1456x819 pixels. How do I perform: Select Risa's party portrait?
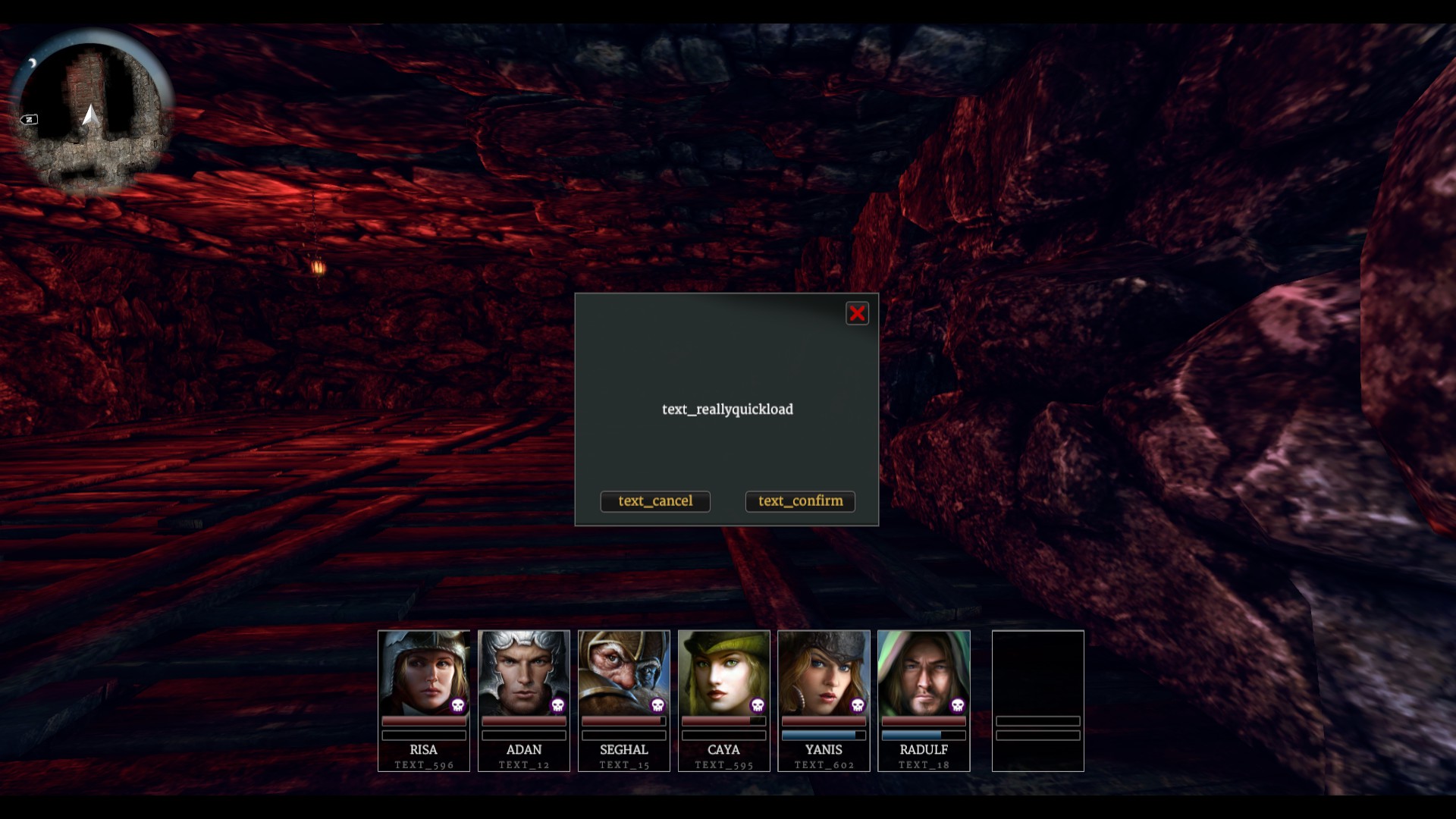(423, 673)
